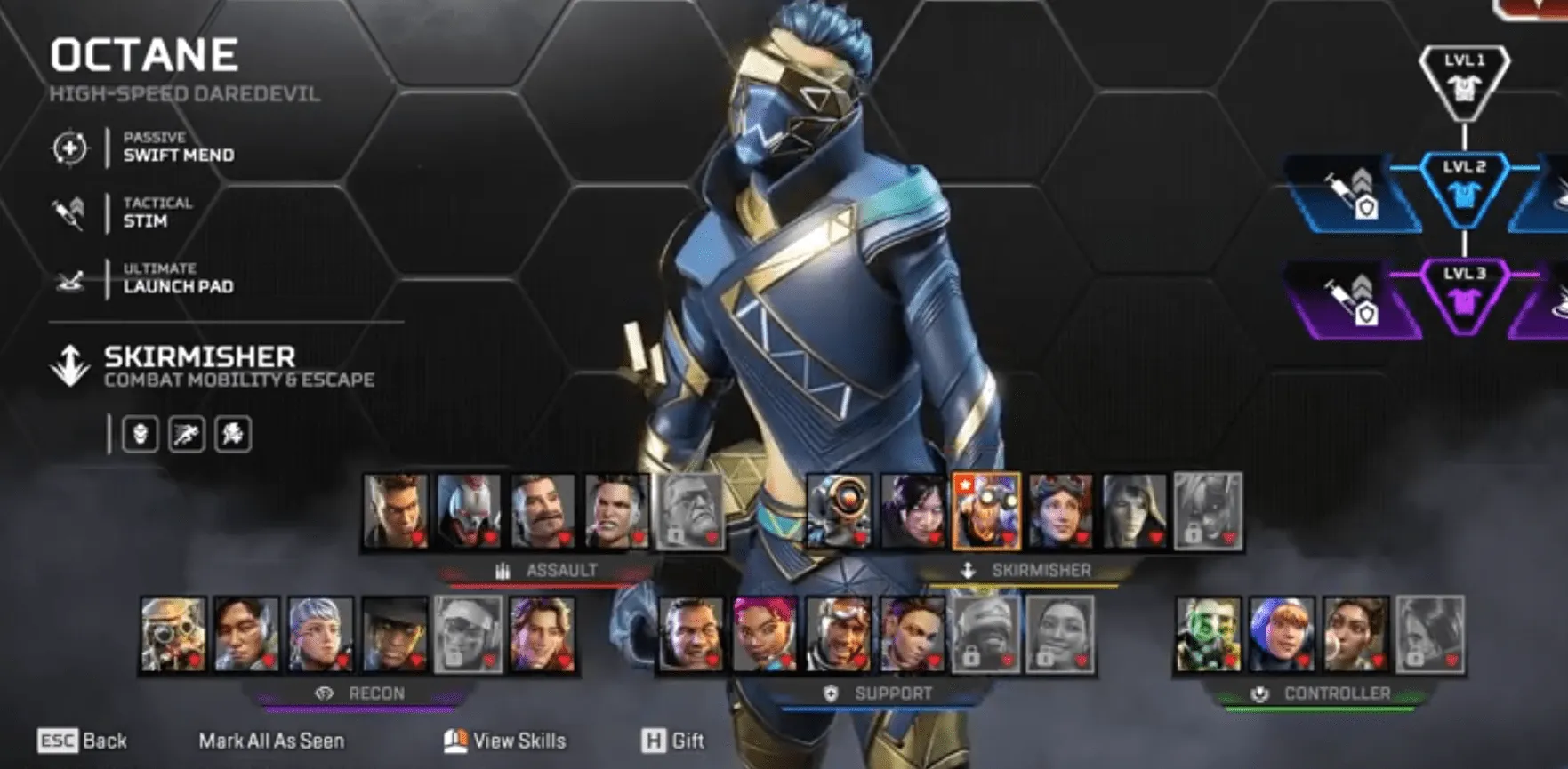This screenshot has width=1568, height=769.
Task: Click the Assault class icon above the red bar
Action: (x=502, y=572)
